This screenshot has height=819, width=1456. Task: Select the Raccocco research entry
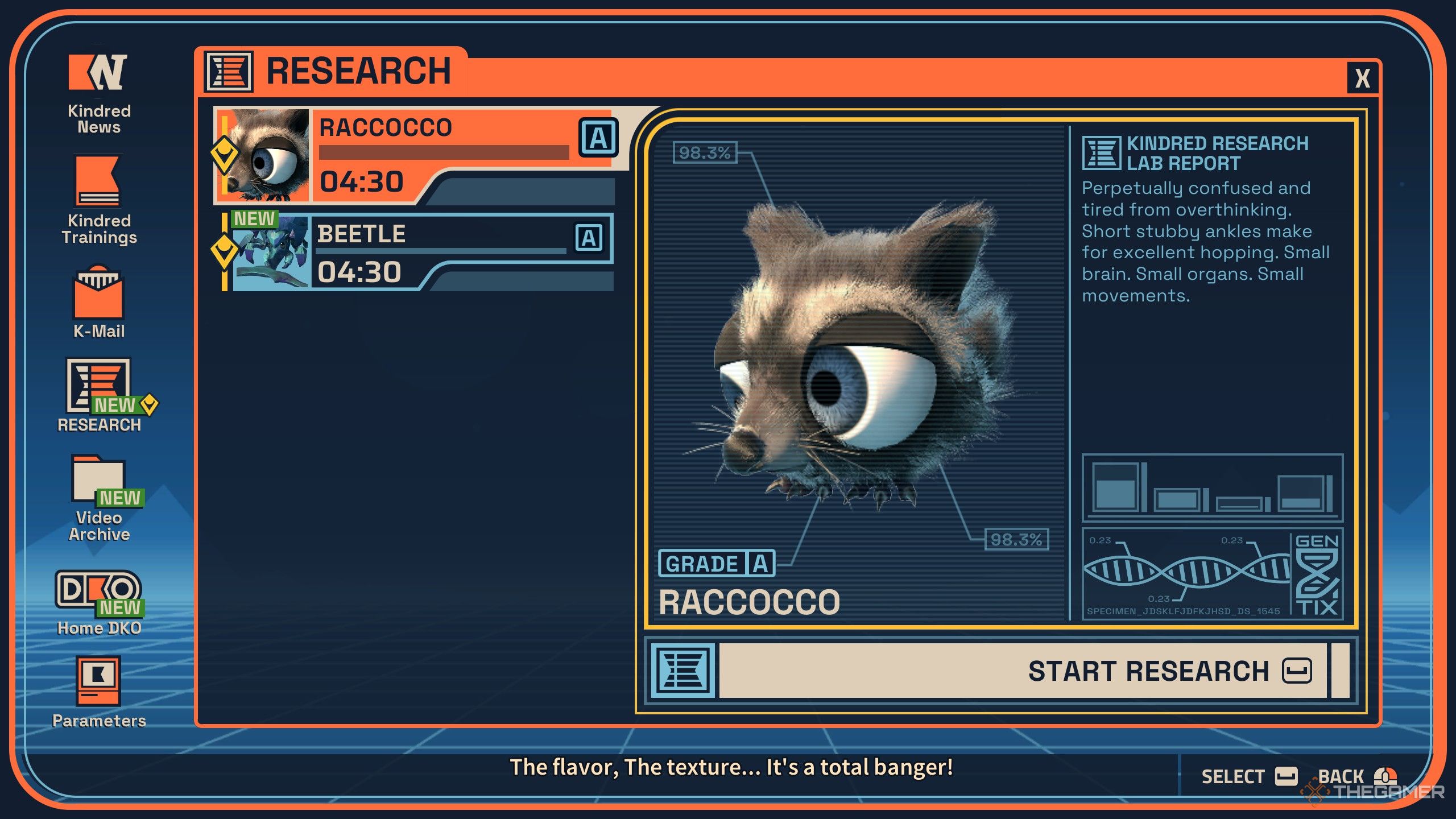click(x=415, y=155)
